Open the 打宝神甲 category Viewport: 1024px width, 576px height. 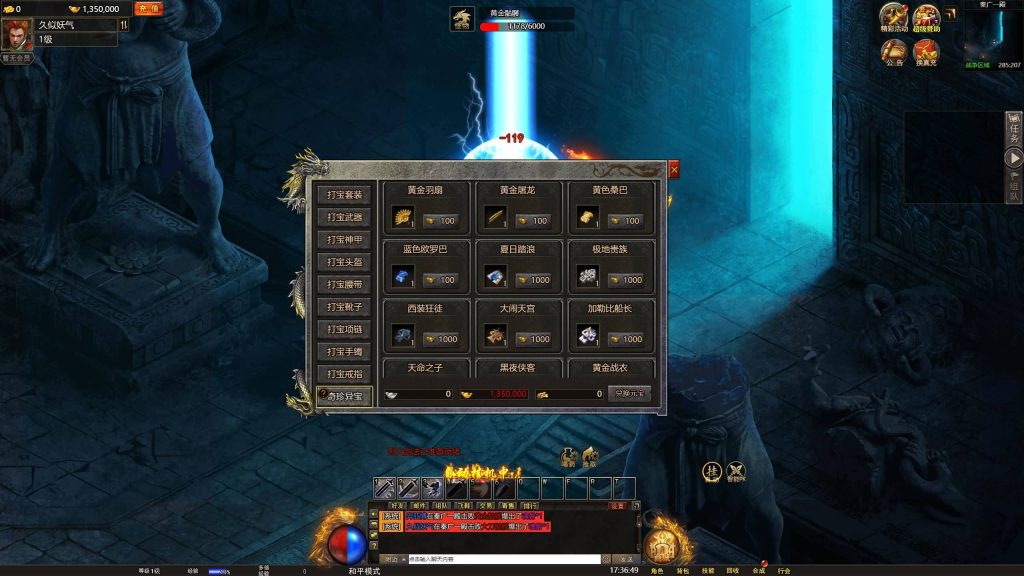345,239
